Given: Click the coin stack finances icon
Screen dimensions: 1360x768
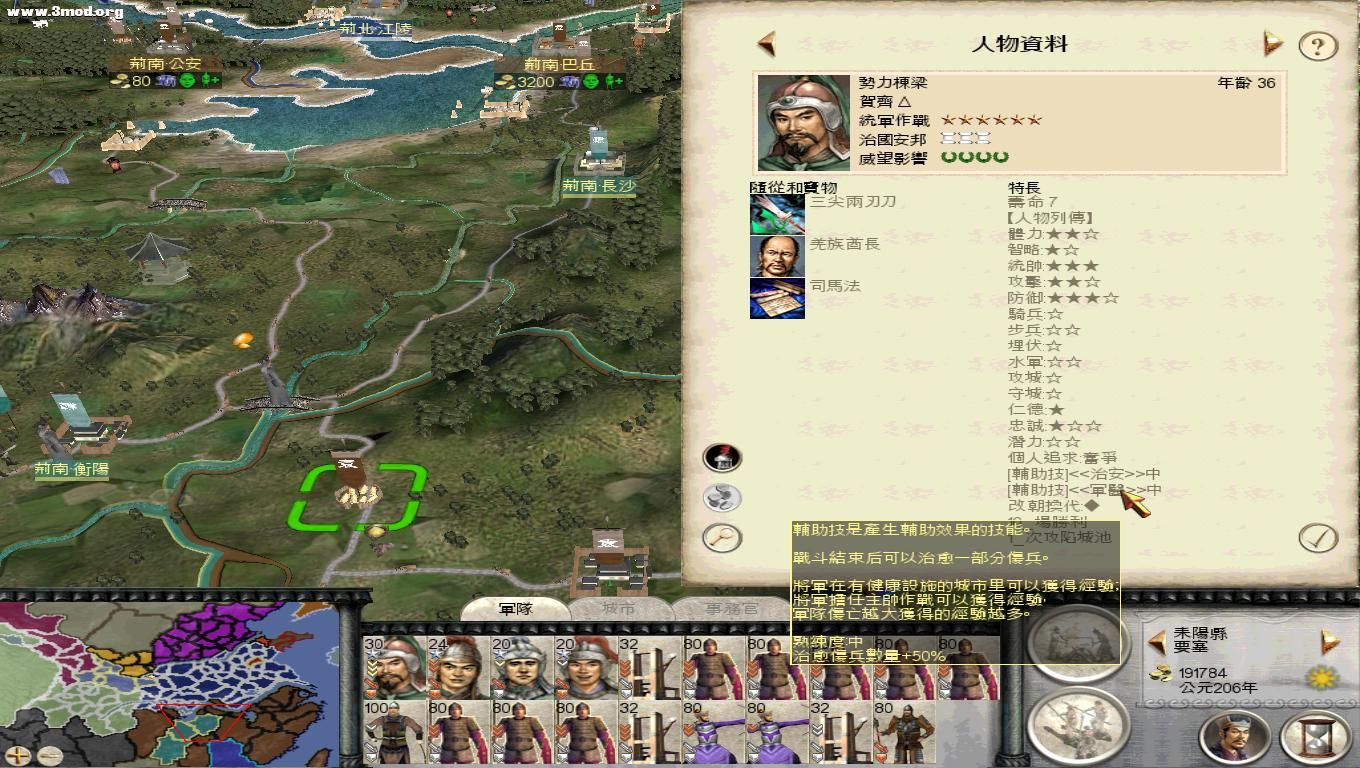Looking at the screenshot, I should (723, 497).
